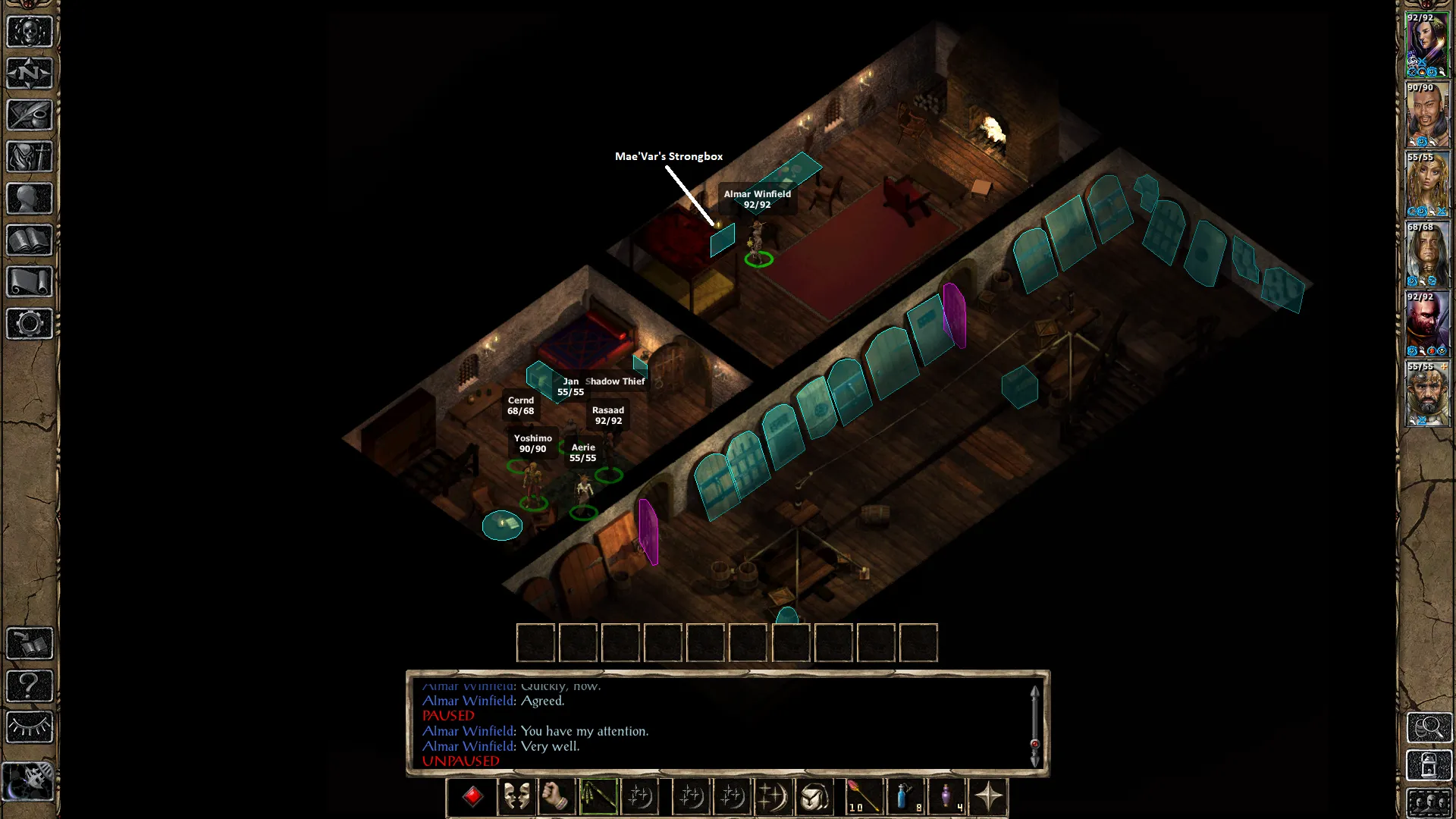
Task: Equip the flail weapon slot
Action: [598, 796]
